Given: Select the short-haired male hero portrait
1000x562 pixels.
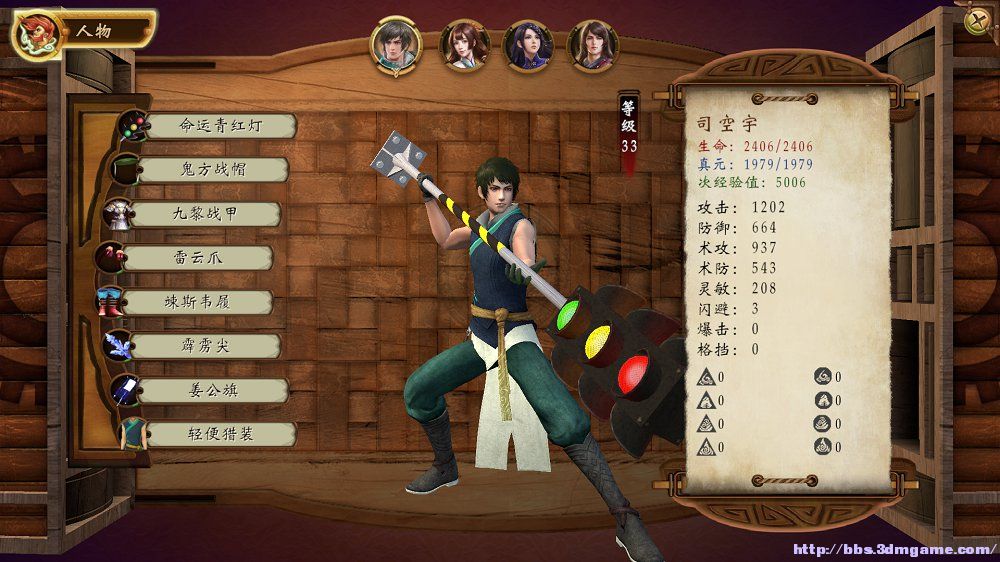Looking at the screenshot, I should [396, 45].
